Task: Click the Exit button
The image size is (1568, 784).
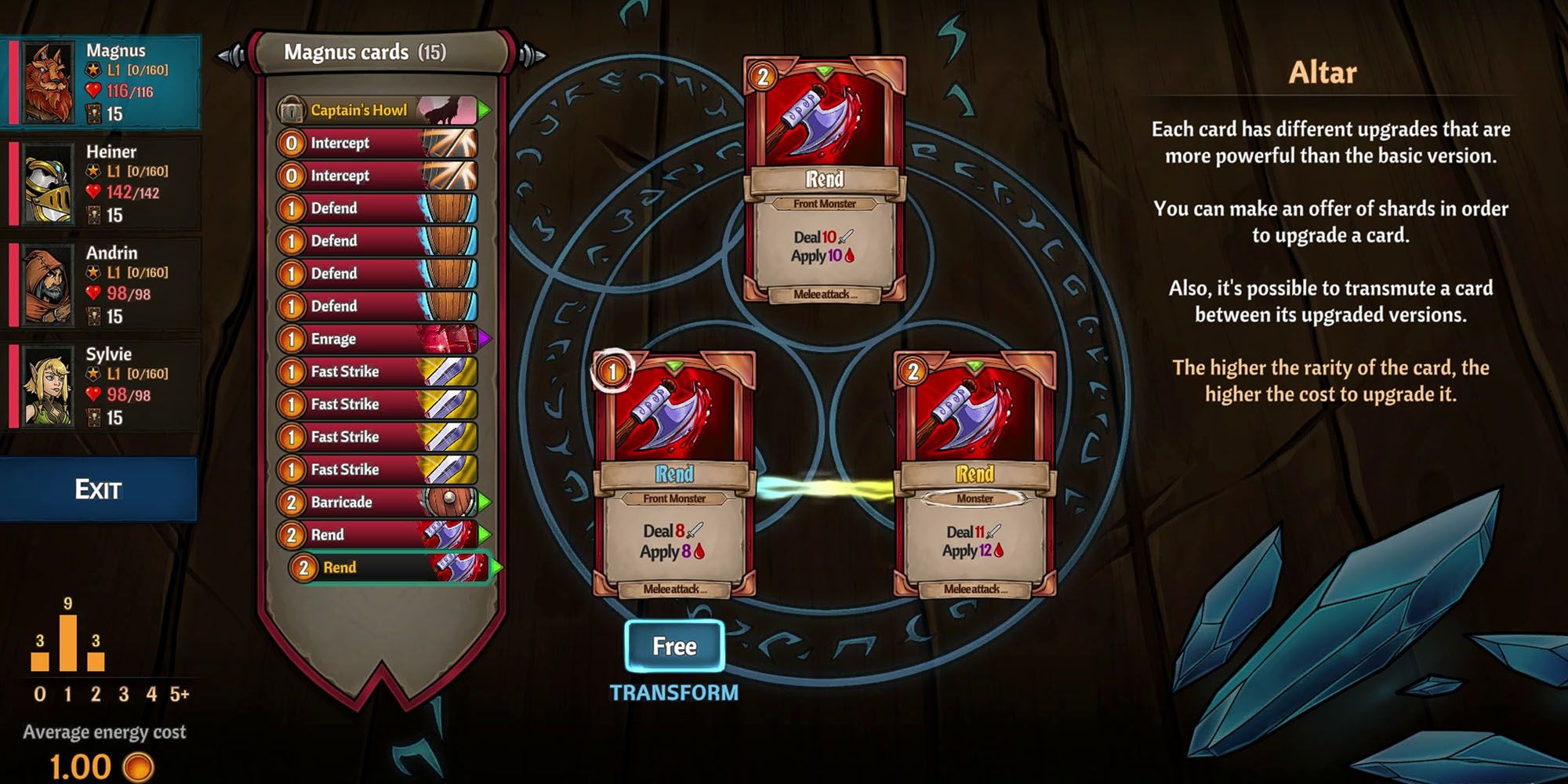Action: 98,486
